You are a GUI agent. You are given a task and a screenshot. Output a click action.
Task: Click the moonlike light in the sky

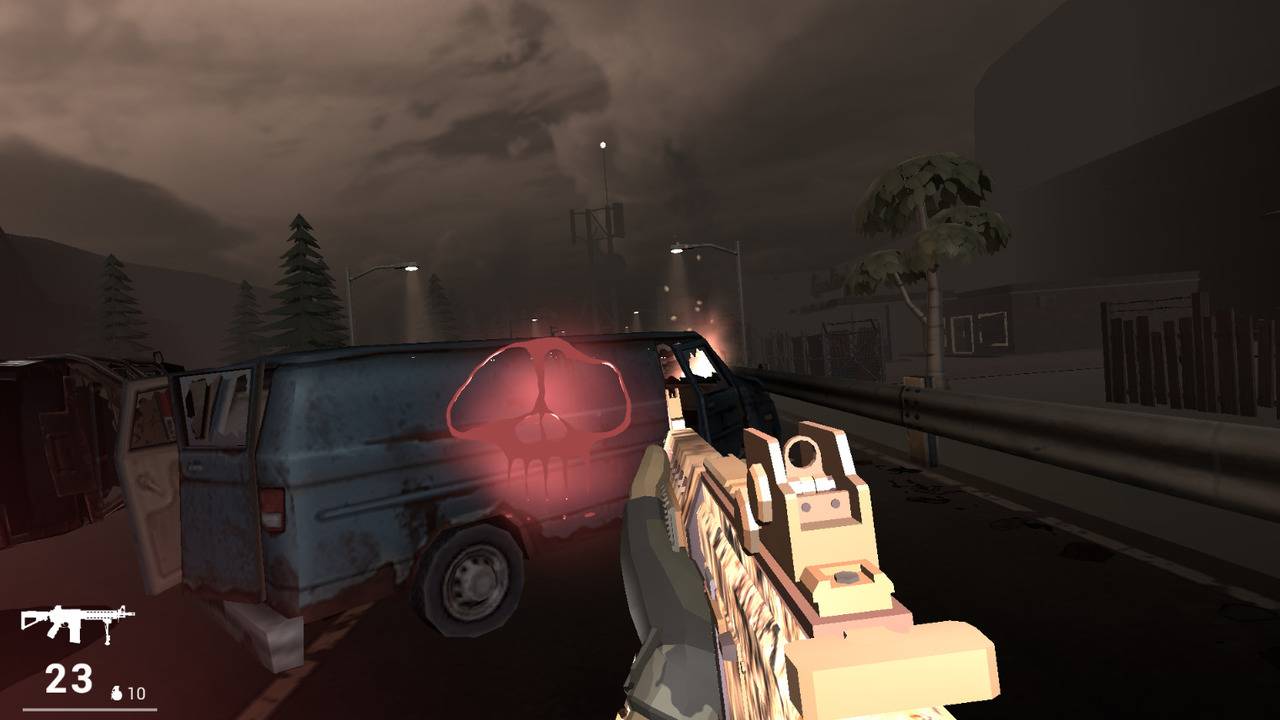tap(601, 142)
